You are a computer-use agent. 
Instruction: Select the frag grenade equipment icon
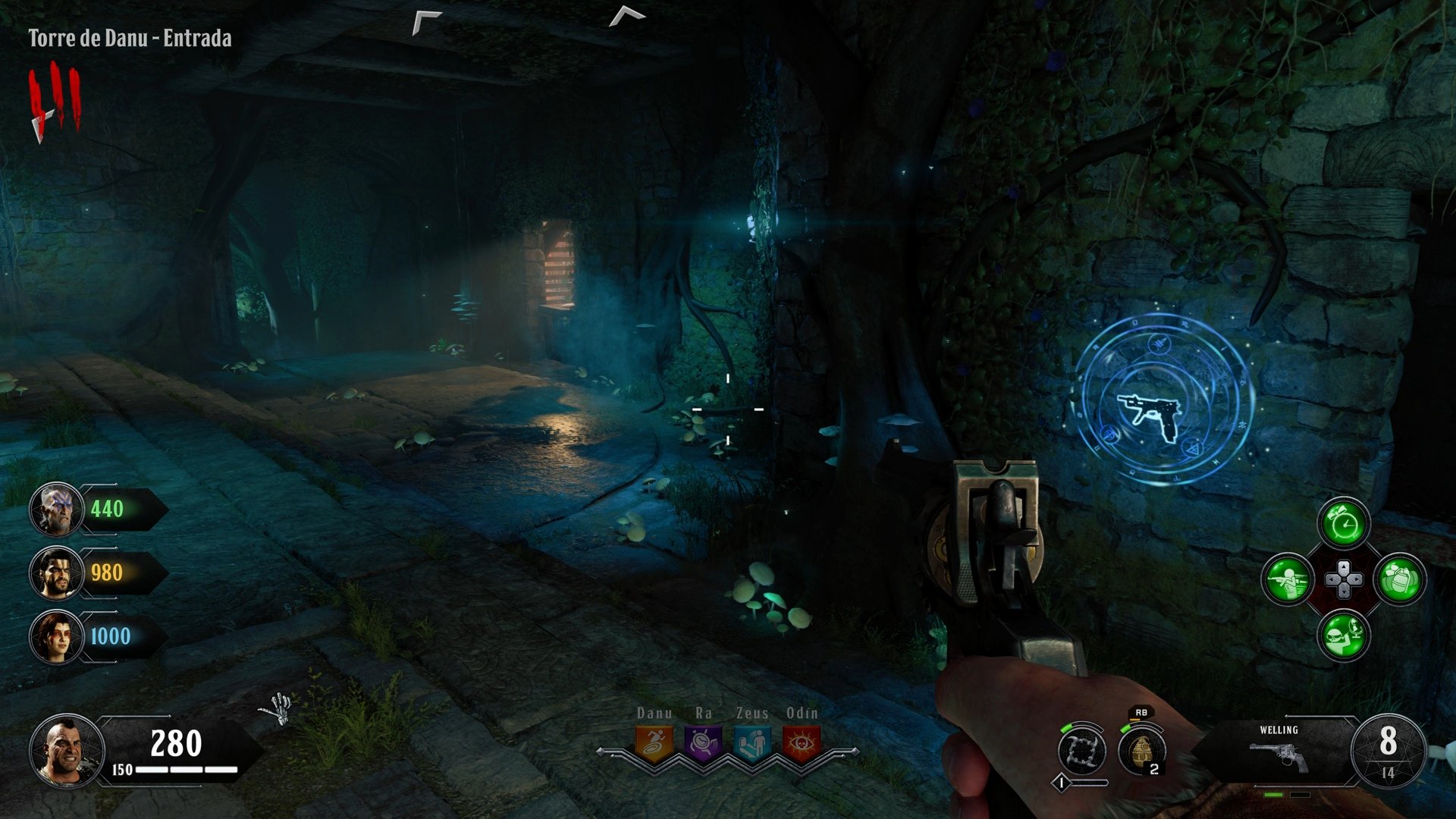(x=1141, y=750)
